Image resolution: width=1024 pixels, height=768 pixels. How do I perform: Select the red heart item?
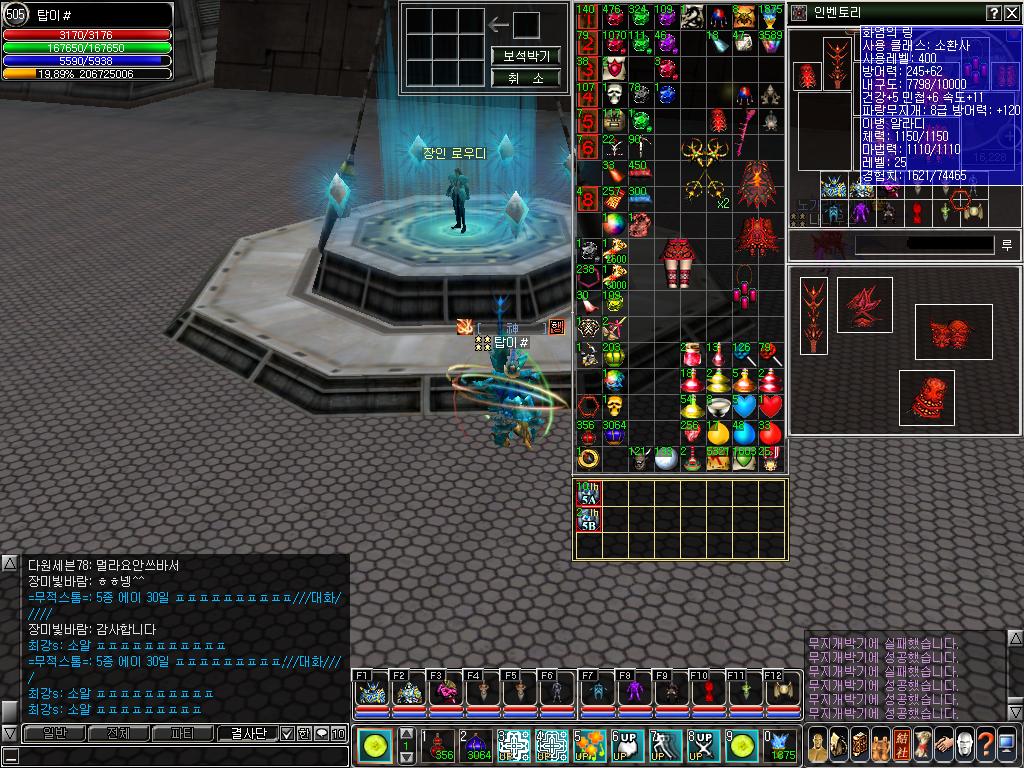coord(768,406)
